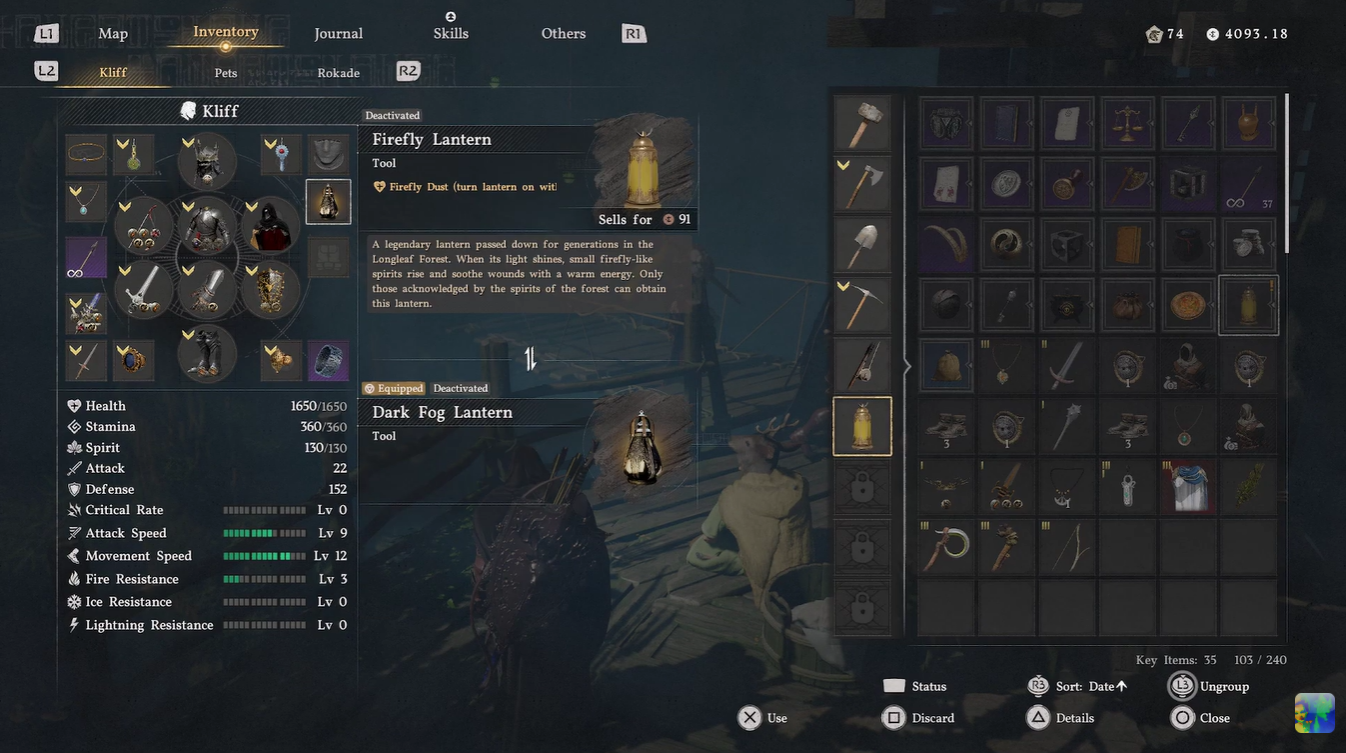Select the hammer tool slot
This screenshot has width=1346, height=753.
tap(862, 123)
